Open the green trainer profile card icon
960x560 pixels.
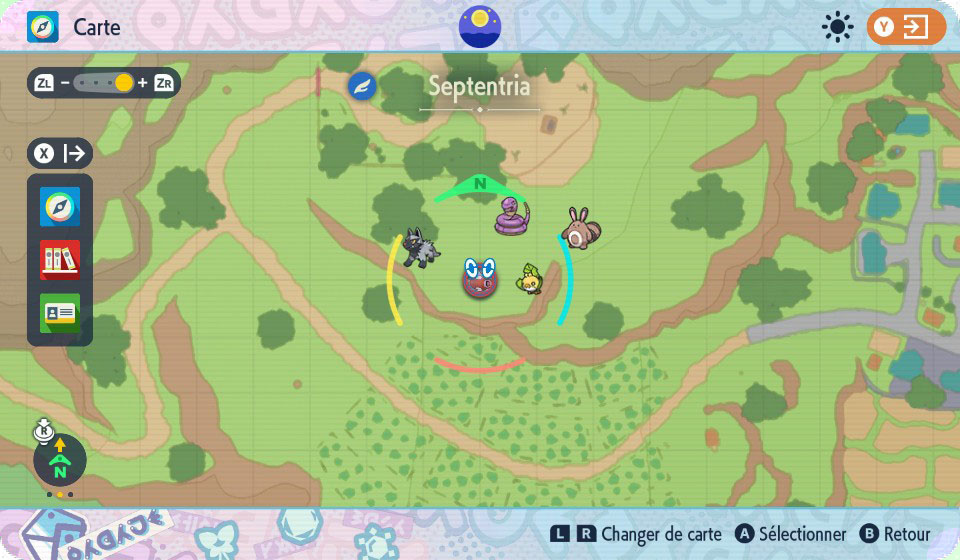(60, 312)
